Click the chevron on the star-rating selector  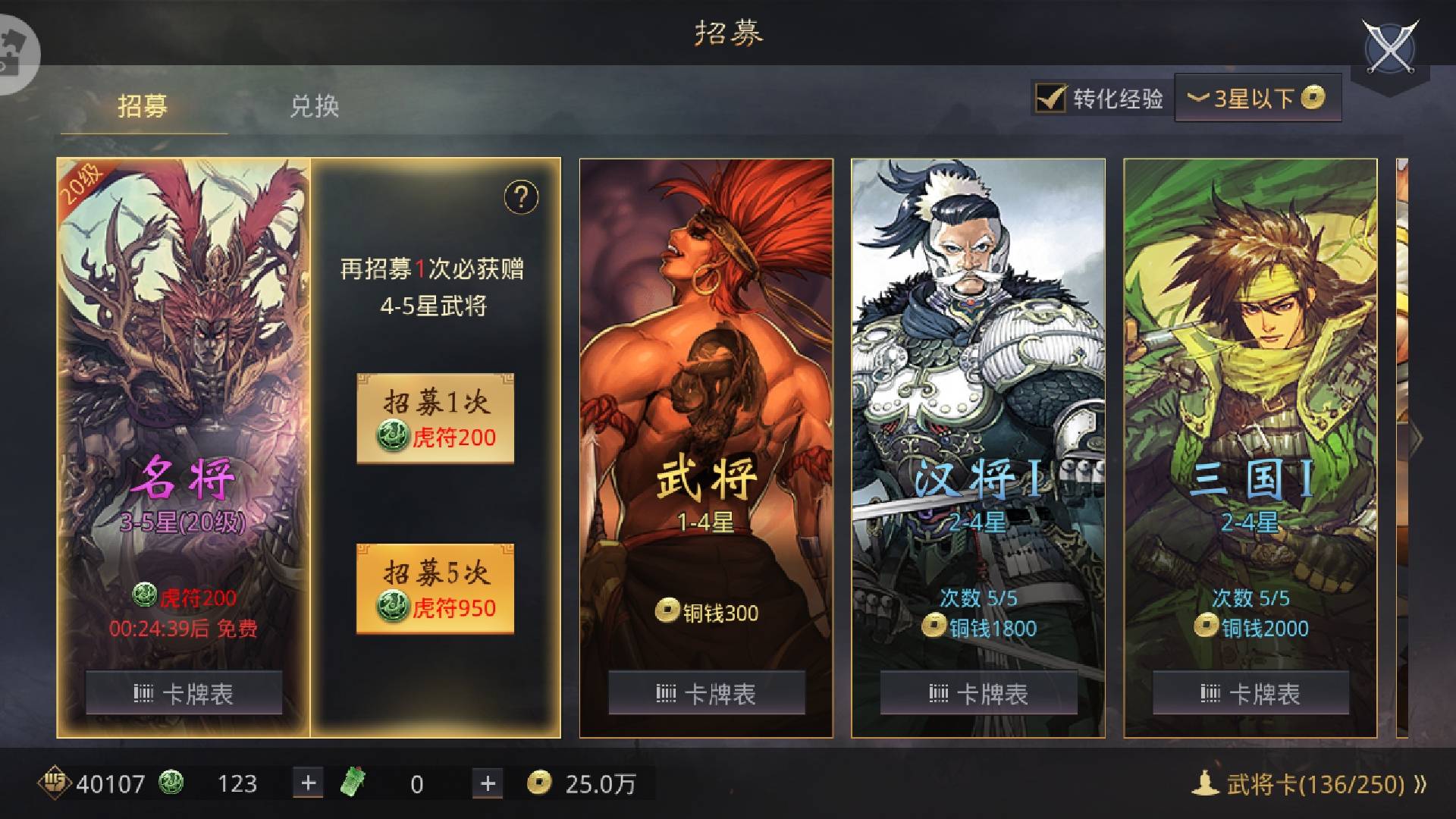pyautogui.click(x=1197, y=99)
